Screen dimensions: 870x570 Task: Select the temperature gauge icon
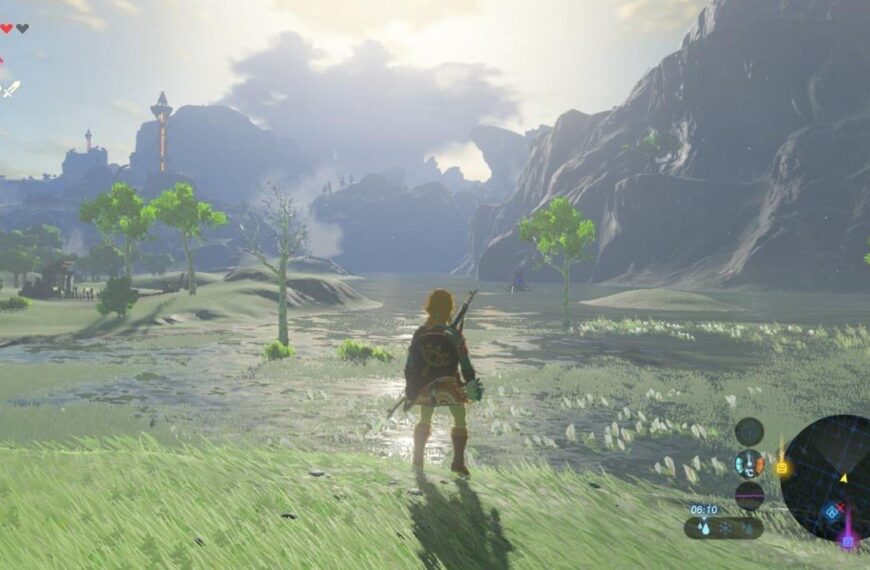(x=749, y=463)
